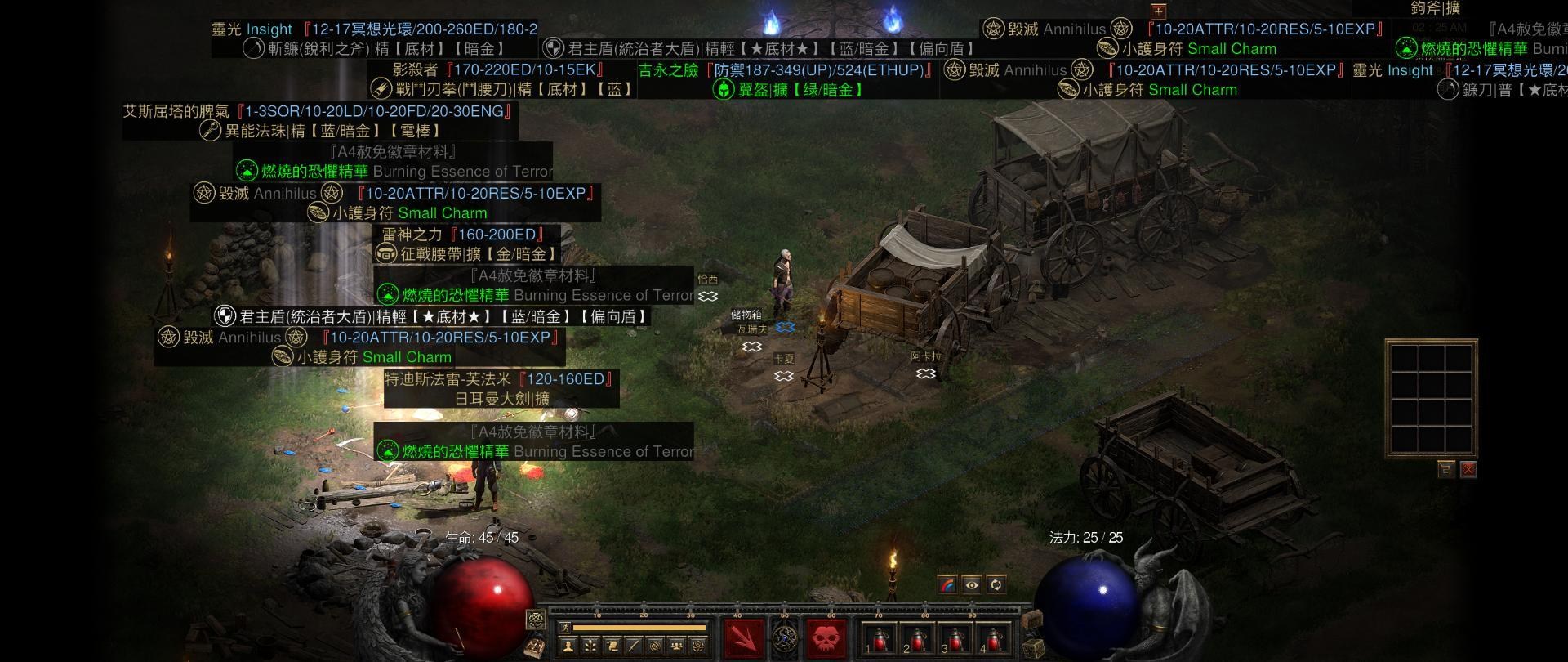The width and height of the screenshot is (1568, 662).
Task: Select the red arrow left-click skill
Action: [743, 637]
